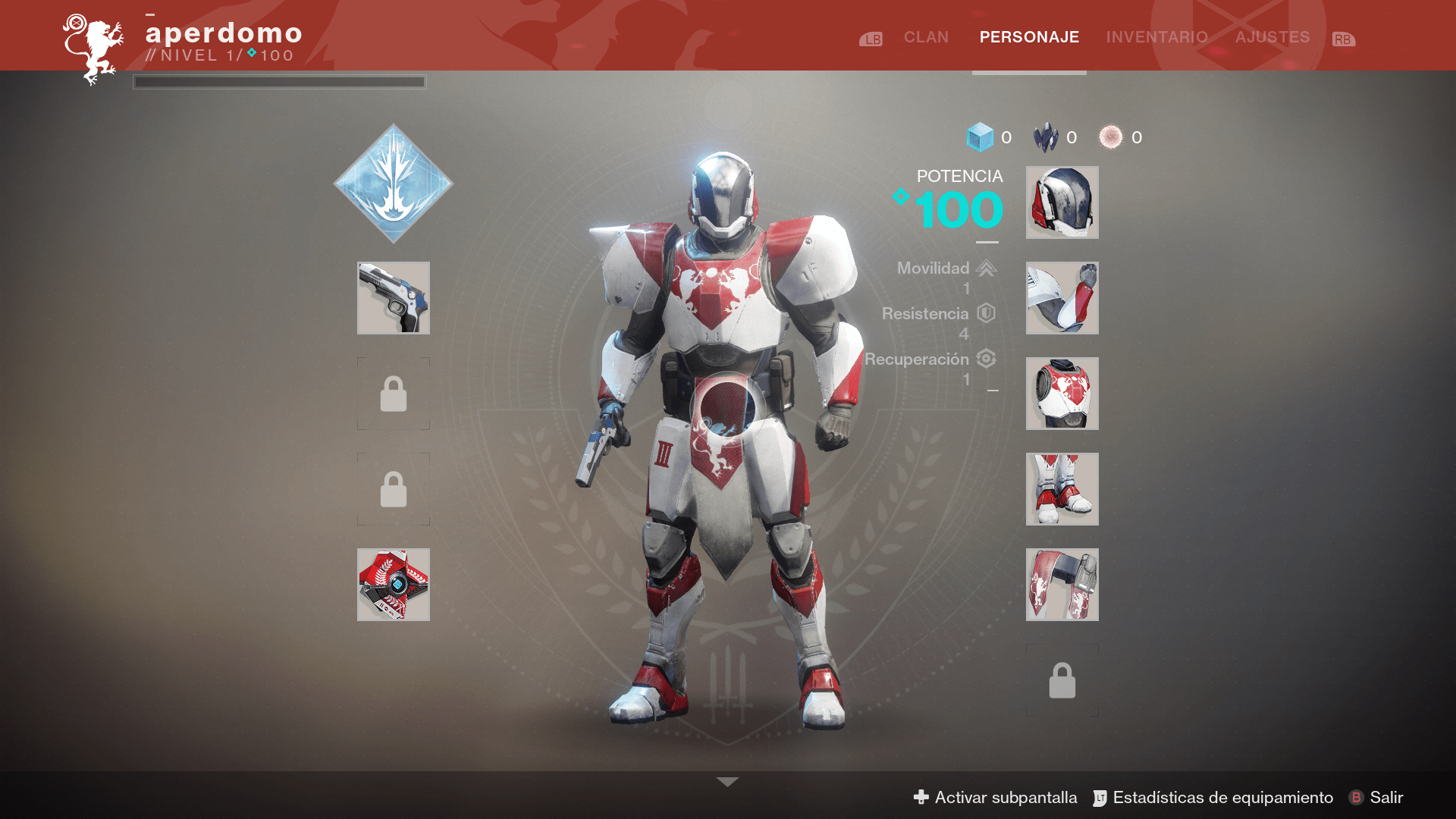The image size is (1456, 819).
Task: Click the XP progress bar under aperdomo
Action: 279,82
